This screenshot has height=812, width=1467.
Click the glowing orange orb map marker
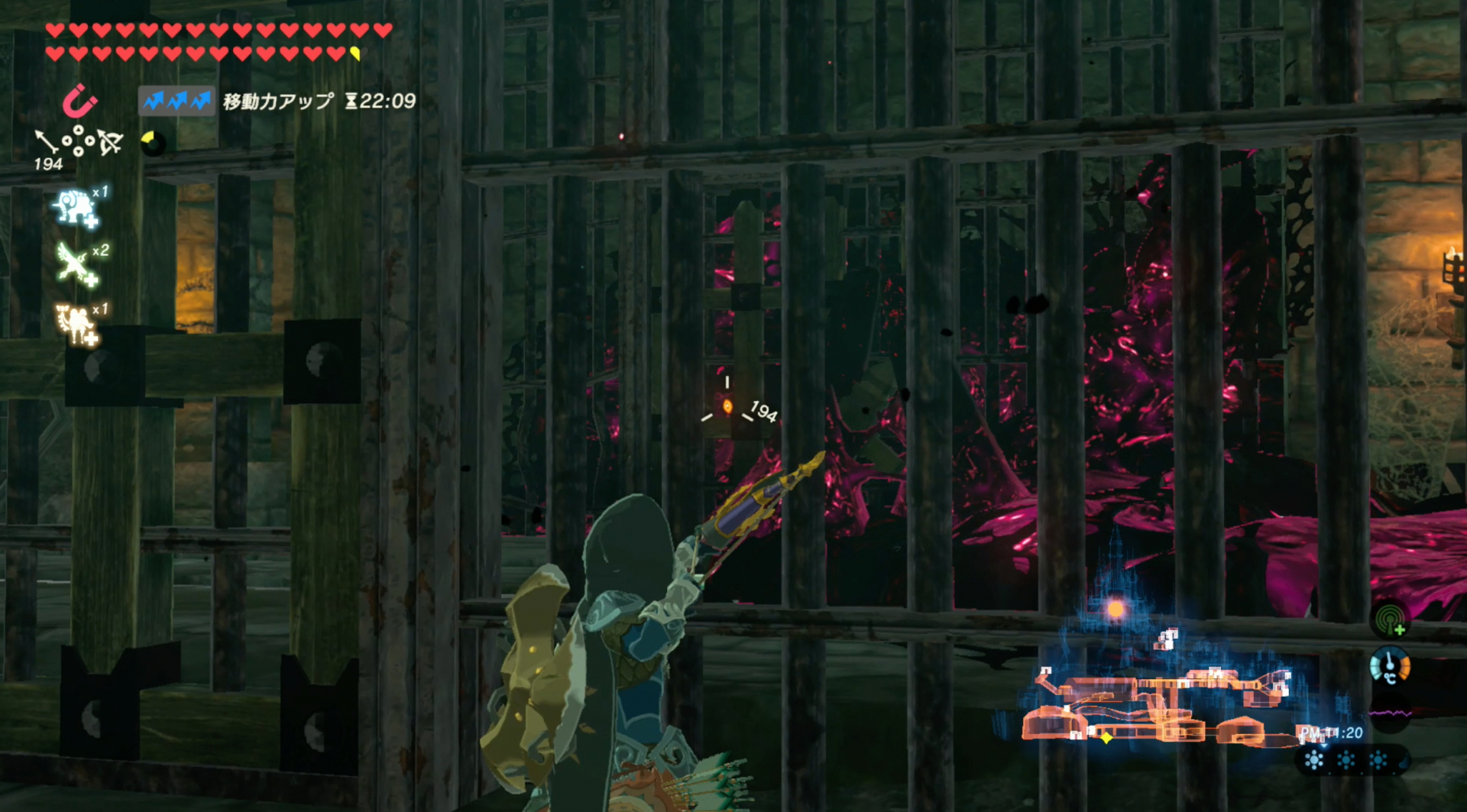pos(1116,609)
